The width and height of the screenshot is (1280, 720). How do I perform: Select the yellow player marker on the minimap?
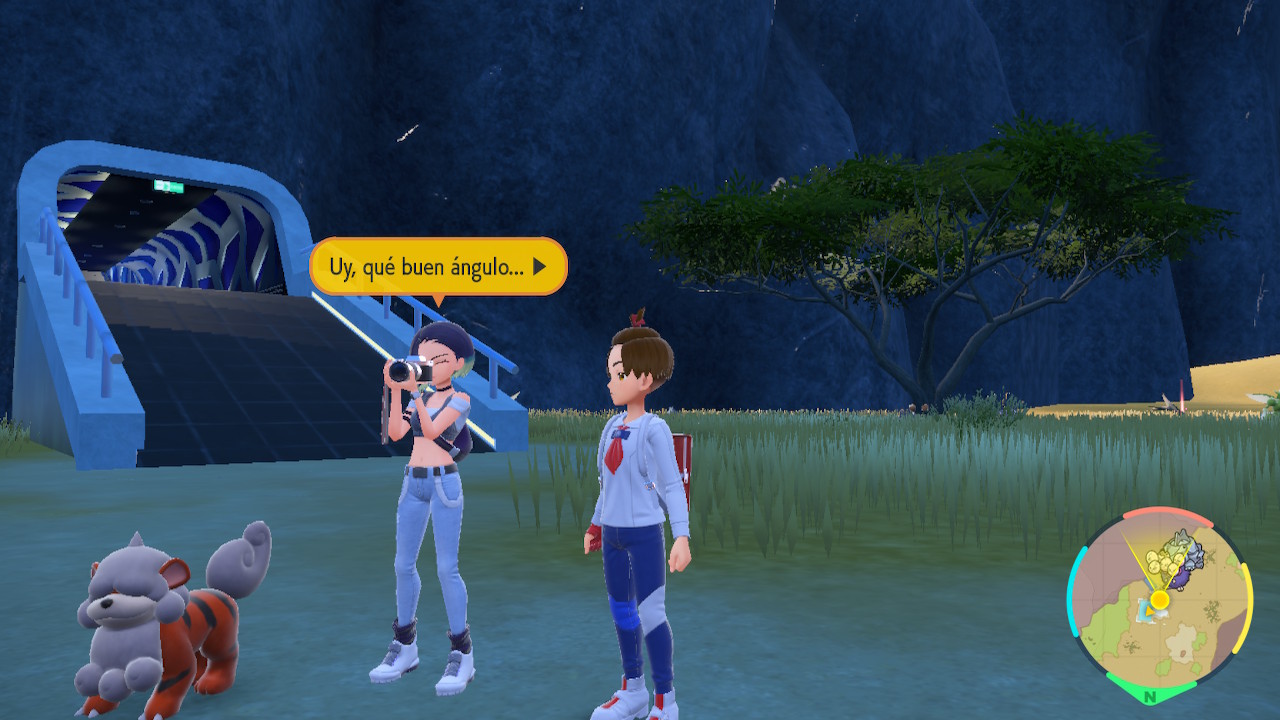pyautogui.click(x=1159, y=599)
